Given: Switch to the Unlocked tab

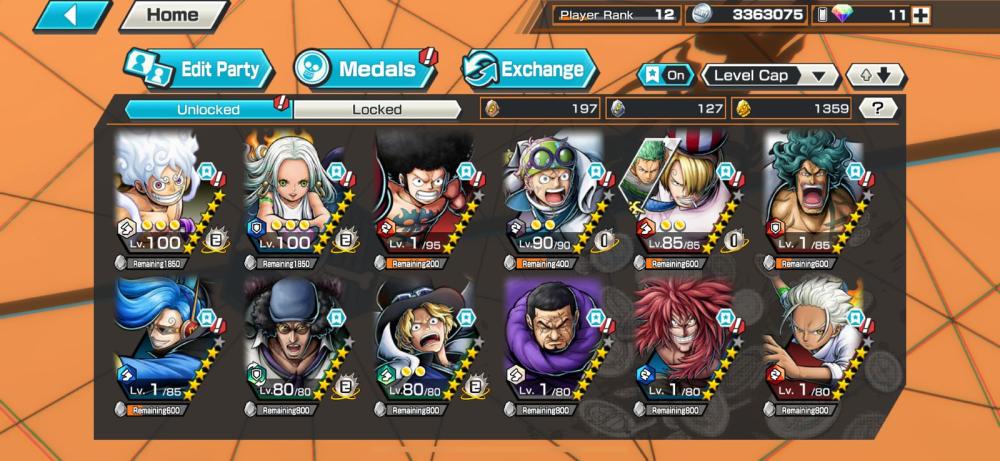Looking at the screenshot, I should click(208, 109).
